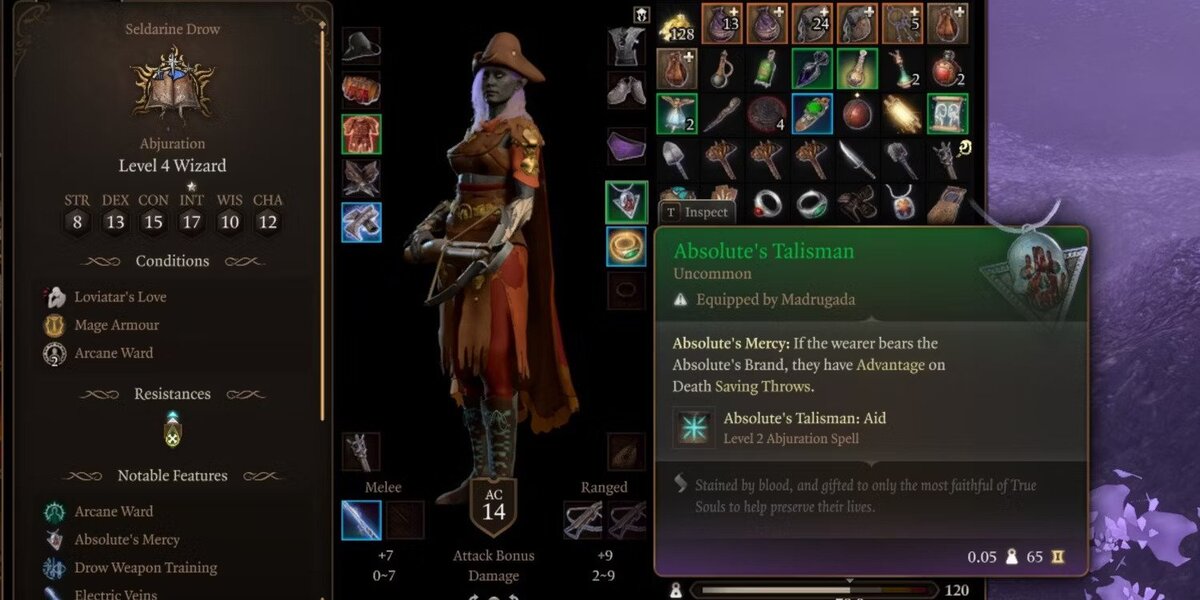Viewport: 1200px width, 600px height.
Task: Choose the equipped red body armour slot
Action: point(361,134)
